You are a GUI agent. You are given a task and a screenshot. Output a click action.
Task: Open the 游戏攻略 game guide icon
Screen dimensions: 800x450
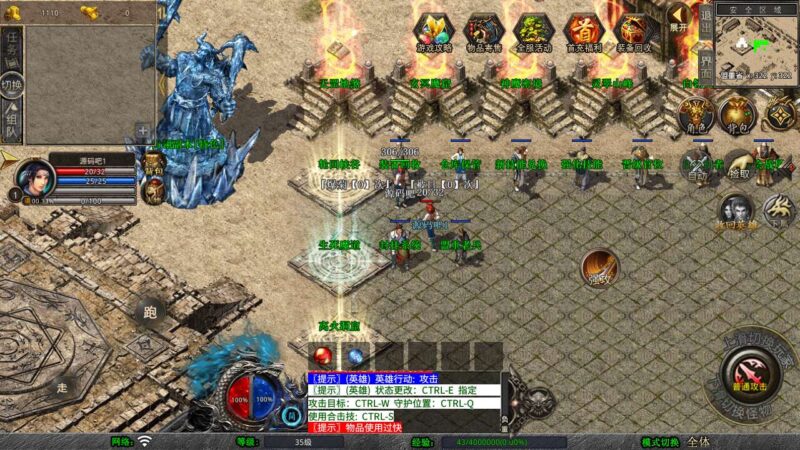coord(433,32)
